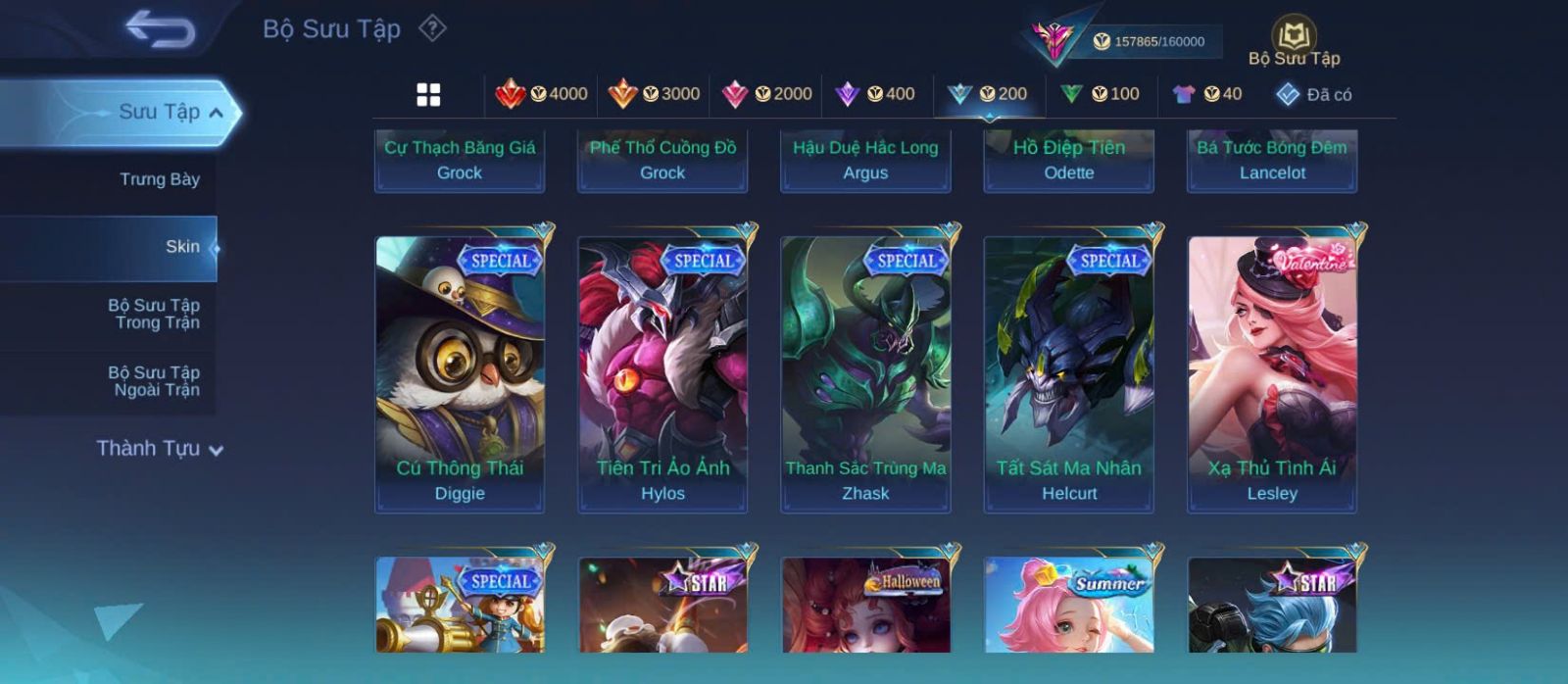Filter skins by 4000 points tier
Screen dimensions: 1568x684
(x=542, y=94)
